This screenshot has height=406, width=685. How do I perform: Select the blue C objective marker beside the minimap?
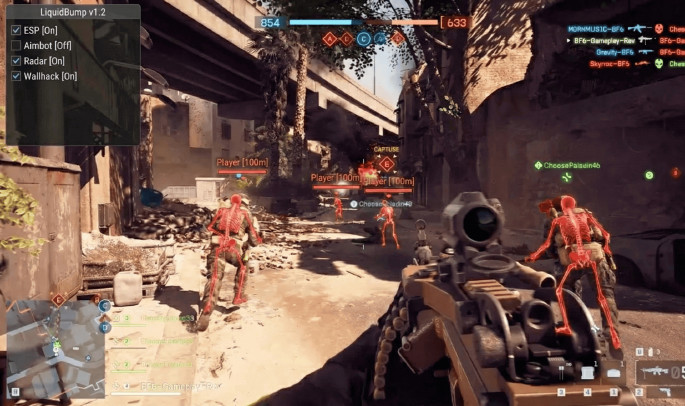(x=105, y=305)
